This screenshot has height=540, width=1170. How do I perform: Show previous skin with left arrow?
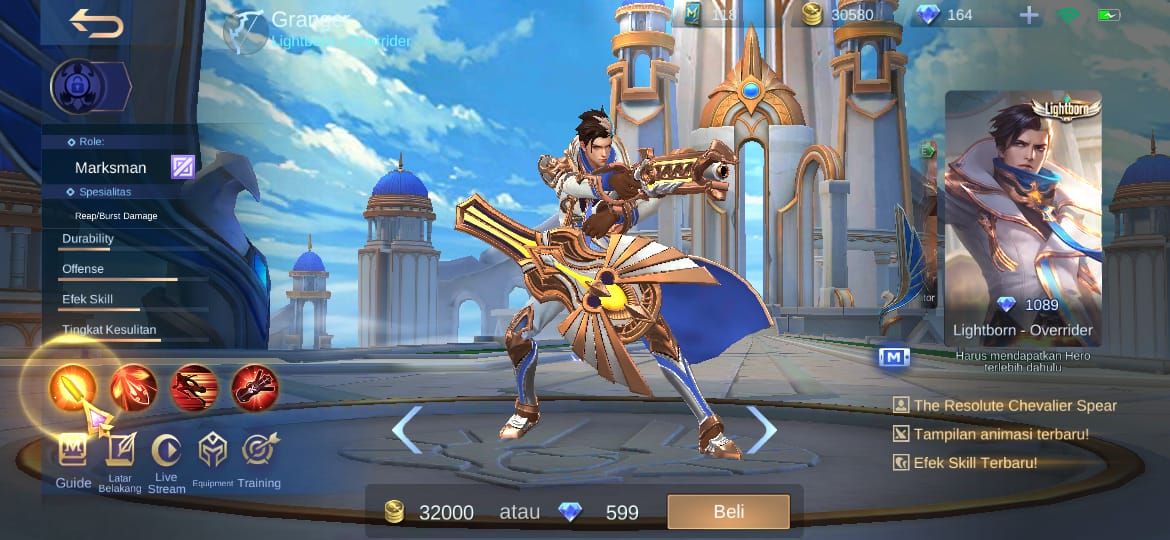coord(405,430)
